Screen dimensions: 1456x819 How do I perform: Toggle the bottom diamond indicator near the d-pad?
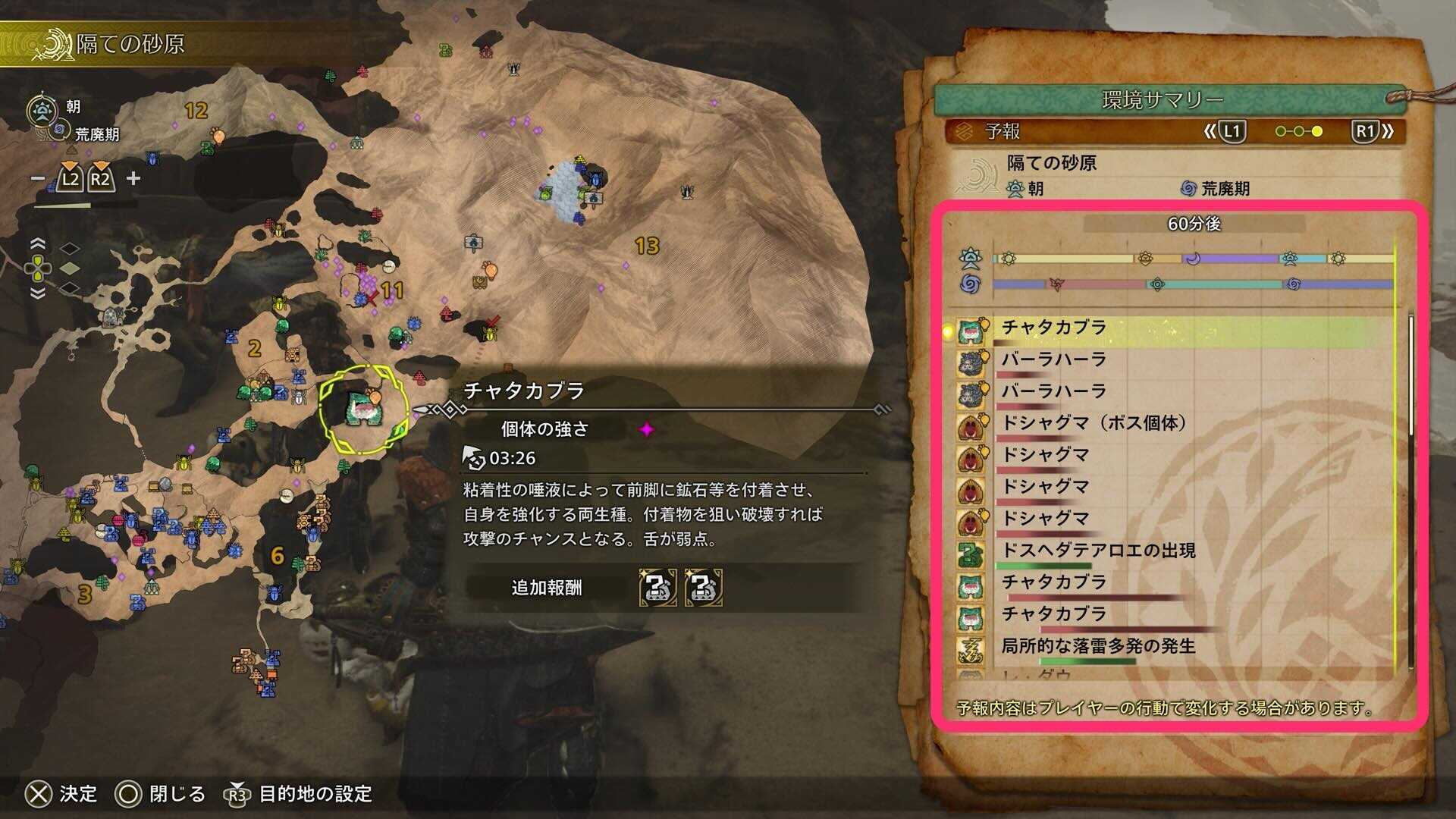coord(70,288)
